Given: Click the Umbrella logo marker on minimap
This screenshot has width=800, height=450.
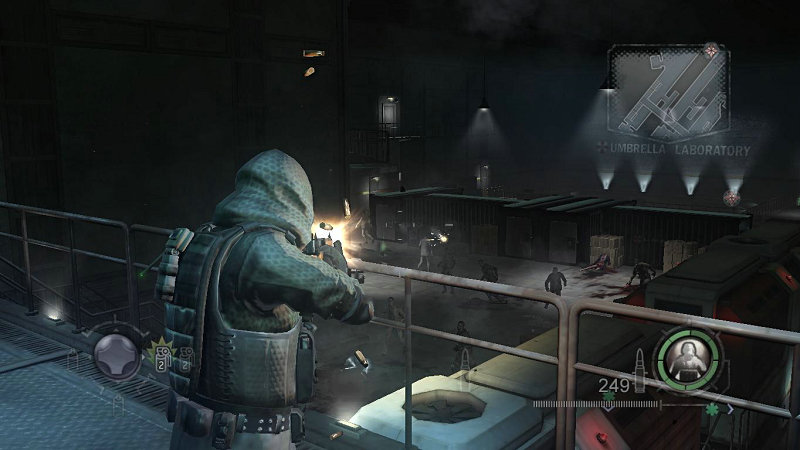Looking at the screenshot, I should [x=711, y=49].
